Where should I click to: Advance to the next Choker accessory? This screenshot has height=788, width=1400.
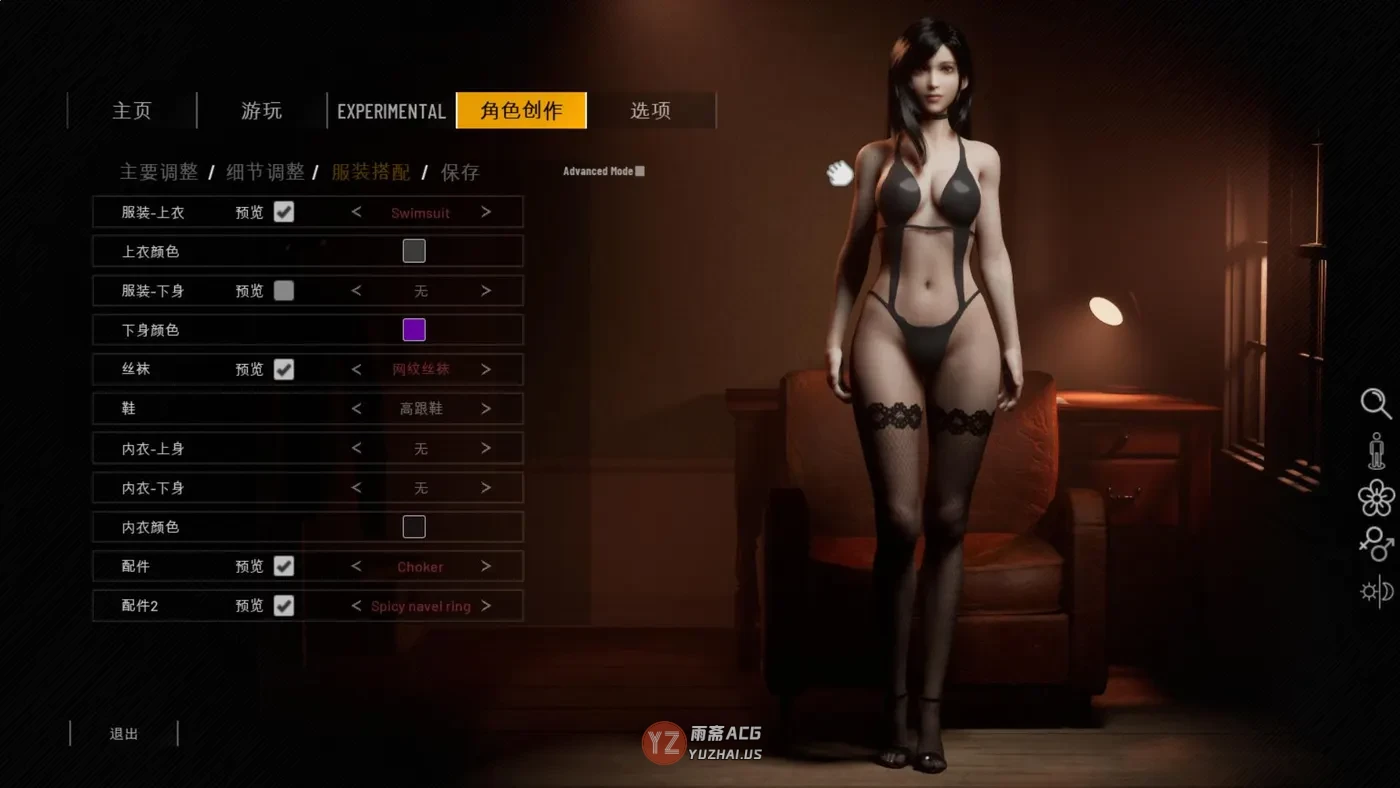(486, 566)
